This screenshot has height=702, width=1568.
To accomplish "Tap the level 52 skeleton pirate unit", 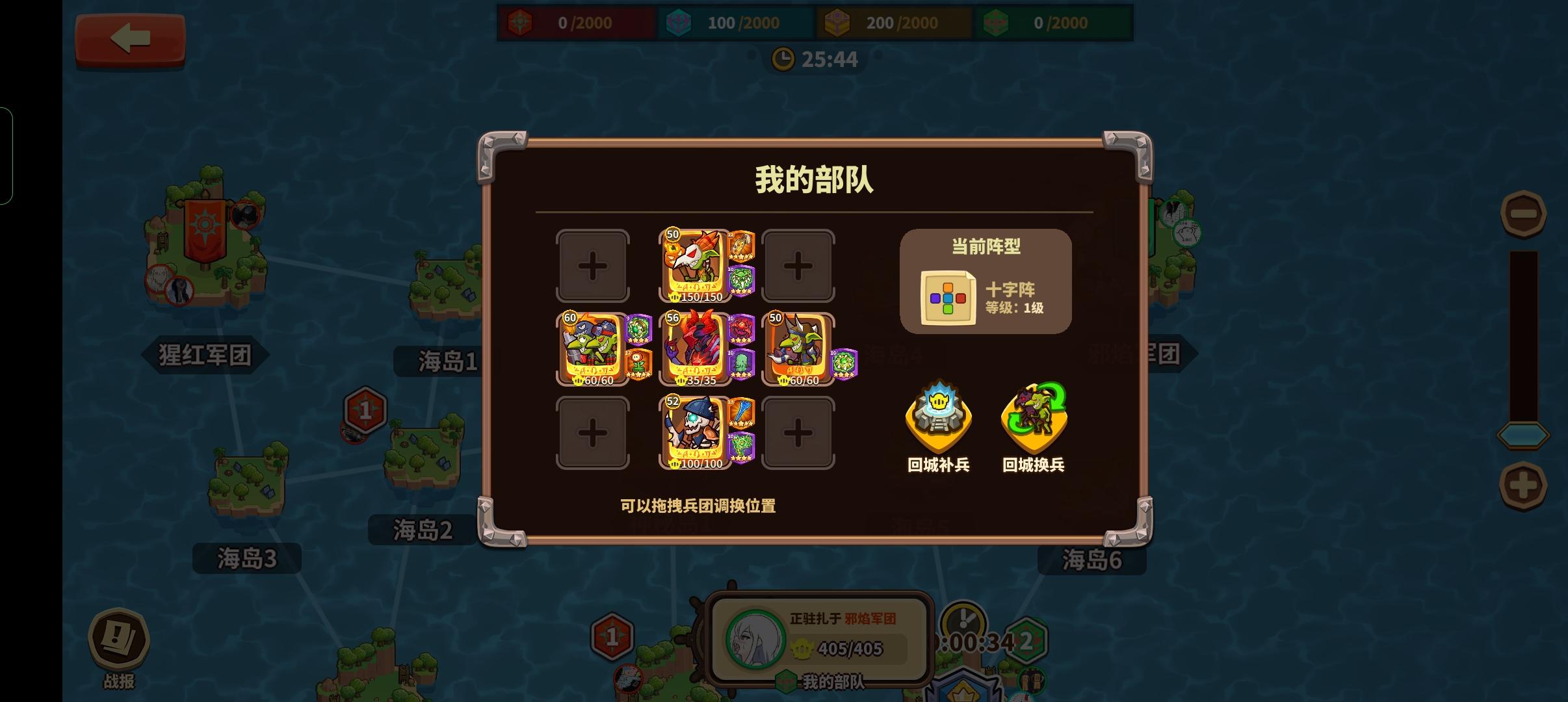I will [x=694, y=432].
